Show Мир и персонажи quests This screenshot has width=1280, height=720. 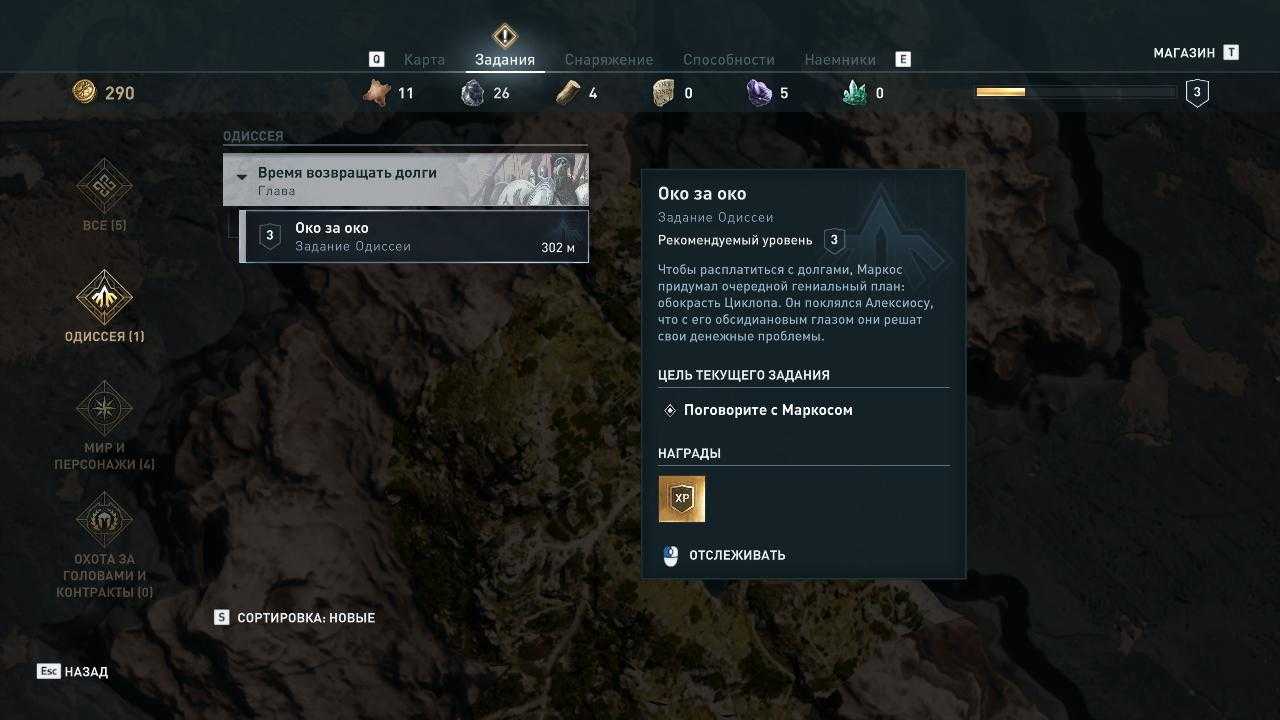click(104, 425)
